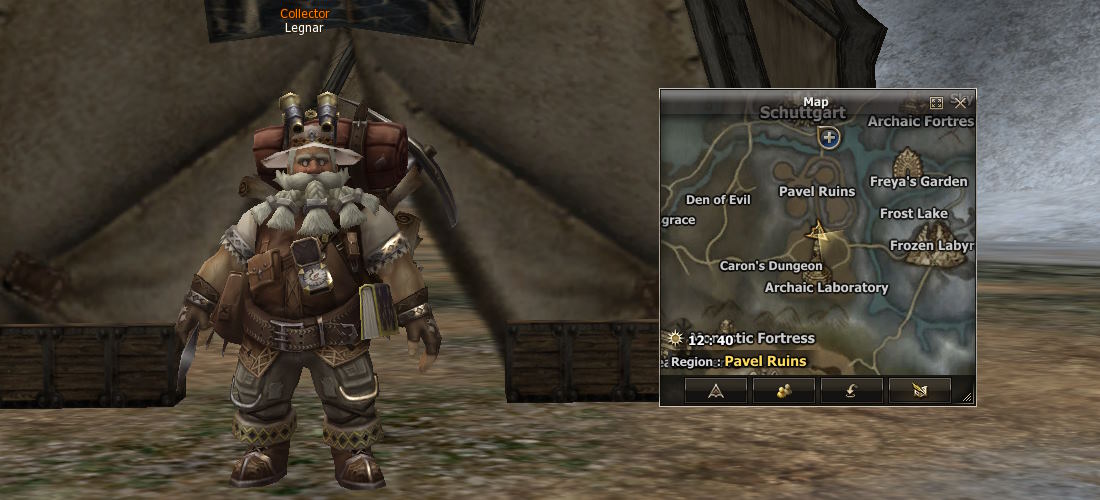Click the Schuttgart town shield marker
Image resolution: width=1100 pixels, height=500 pixels.
click(x=828, y=138)
